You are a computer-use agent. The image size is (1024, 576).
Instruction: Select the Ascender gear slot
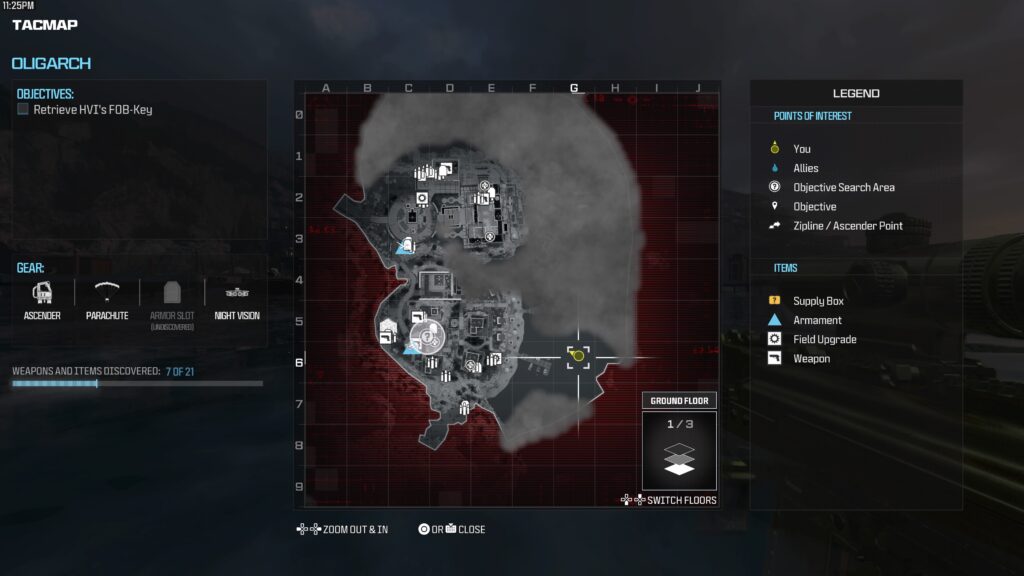click(42, 299)
